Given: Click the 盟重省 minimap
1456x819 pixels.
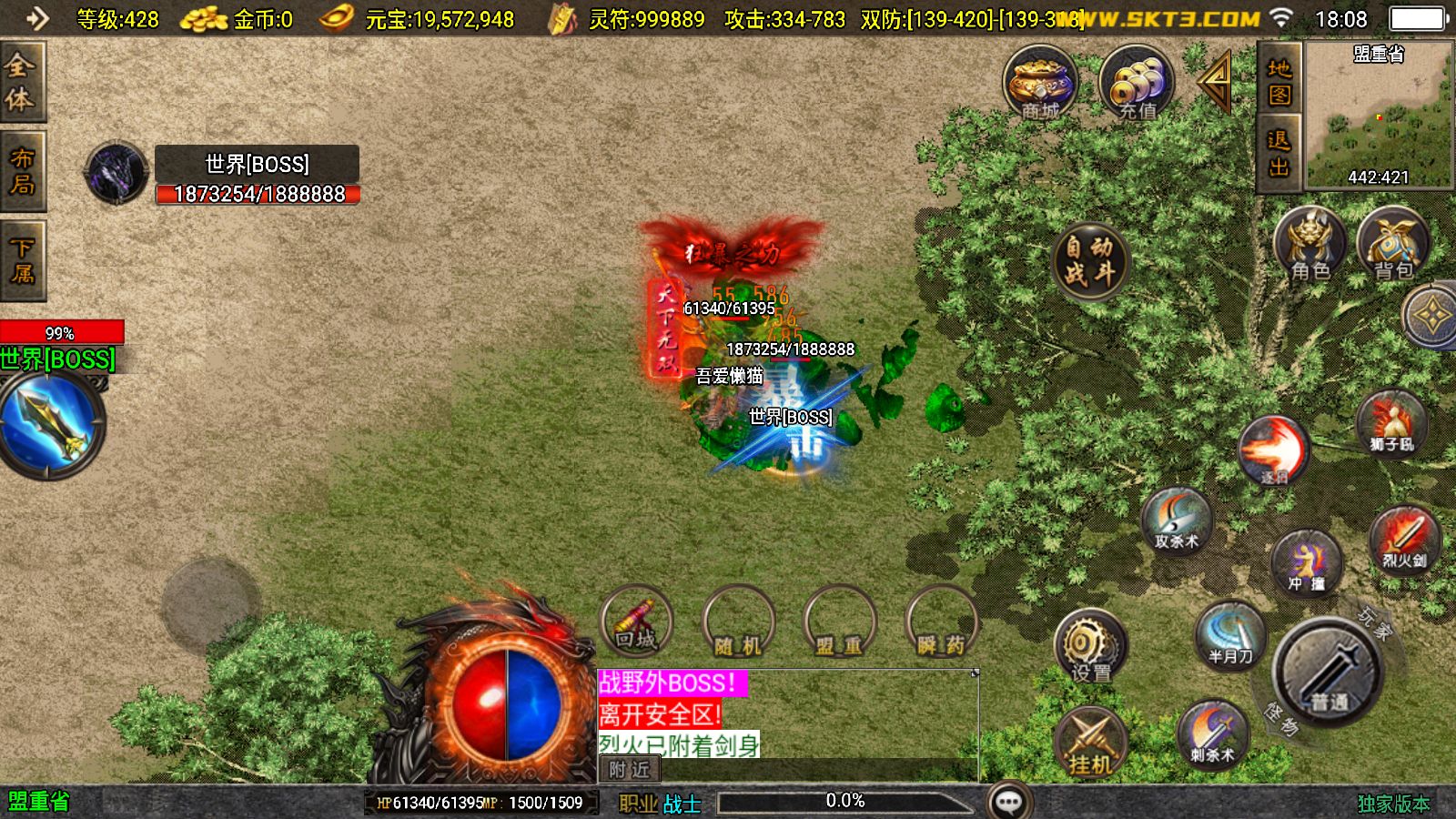Looking at the screenshot, I should click(x=1379, y=114).
